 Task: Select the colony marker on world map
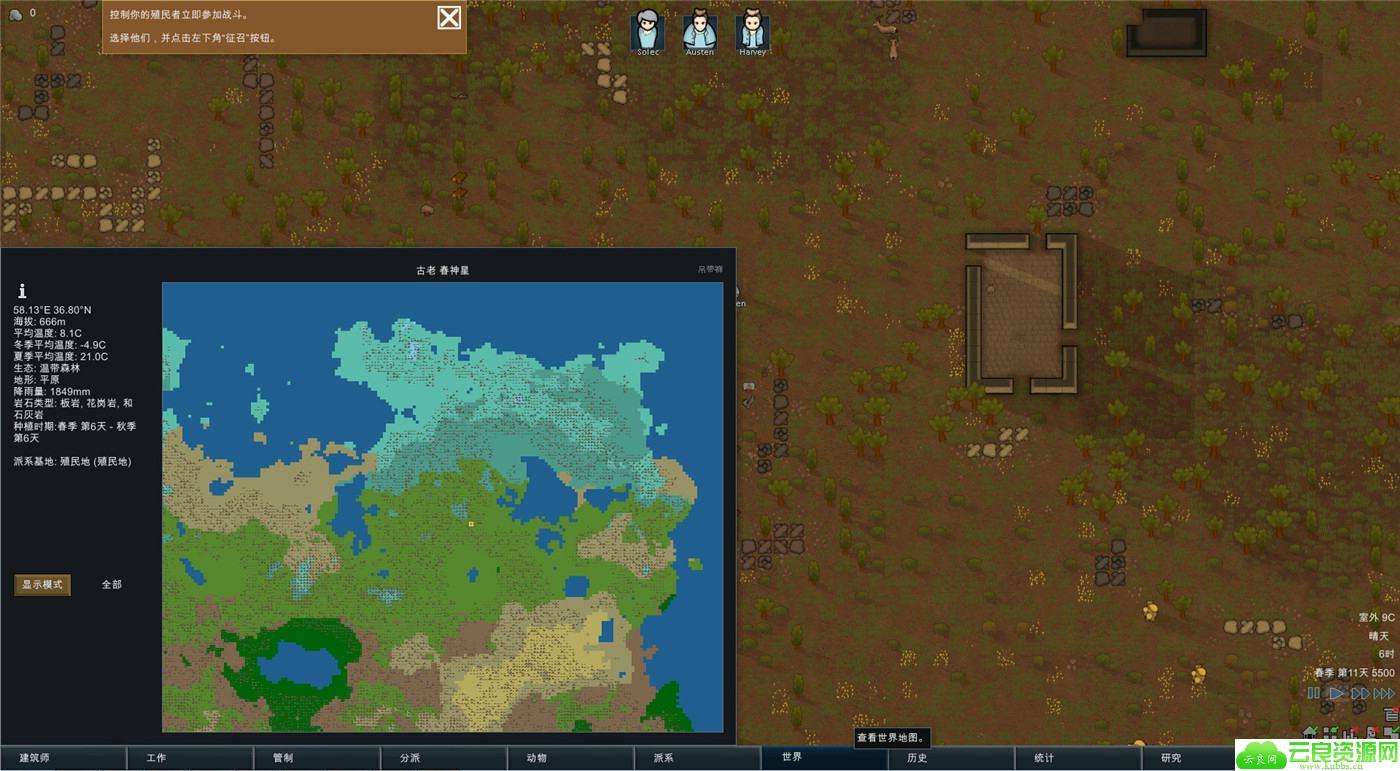pos(471,523)
